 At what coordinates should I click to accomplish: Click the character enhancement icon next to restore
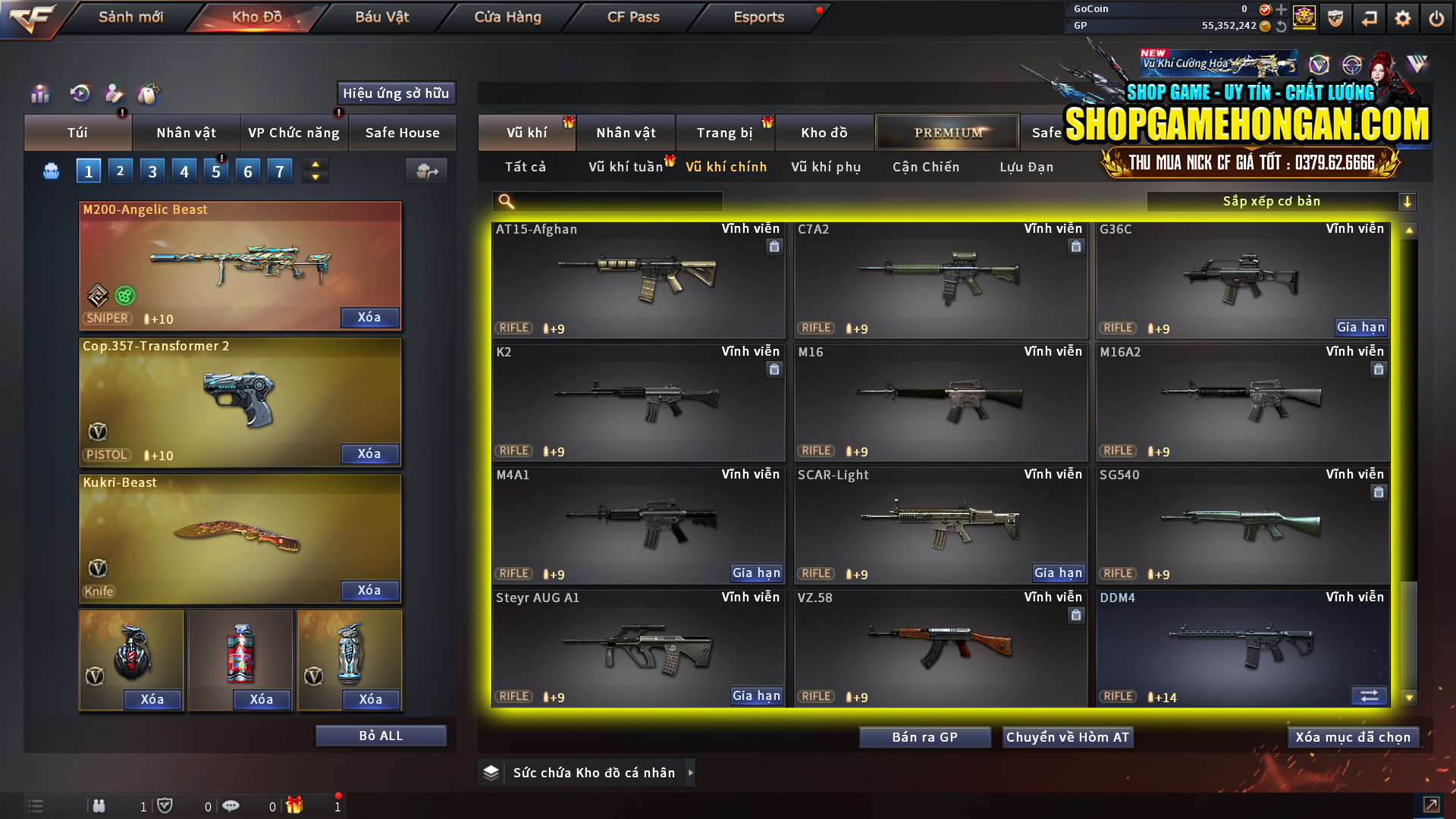coord(113,95)
